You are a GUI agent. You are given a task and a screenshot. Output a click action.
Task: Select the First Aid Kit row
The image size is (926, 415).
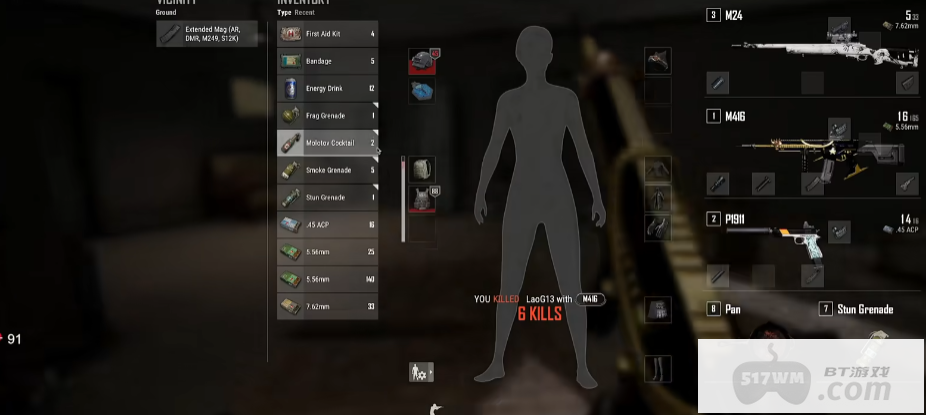327,34
